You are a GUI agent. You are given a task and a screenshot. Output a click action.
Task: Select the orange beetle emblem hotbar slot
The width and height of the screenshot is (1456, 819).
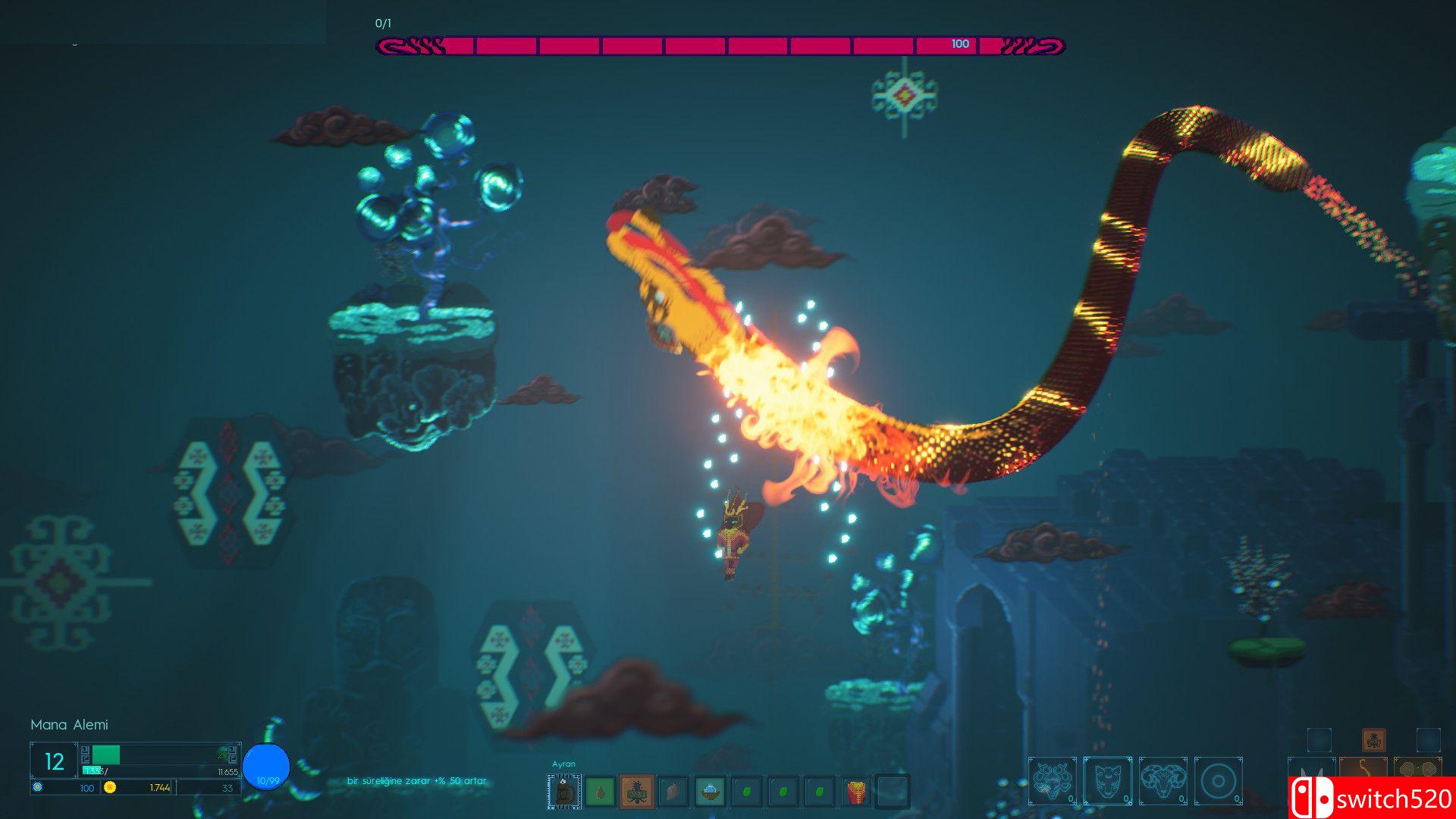coord(636,792)
